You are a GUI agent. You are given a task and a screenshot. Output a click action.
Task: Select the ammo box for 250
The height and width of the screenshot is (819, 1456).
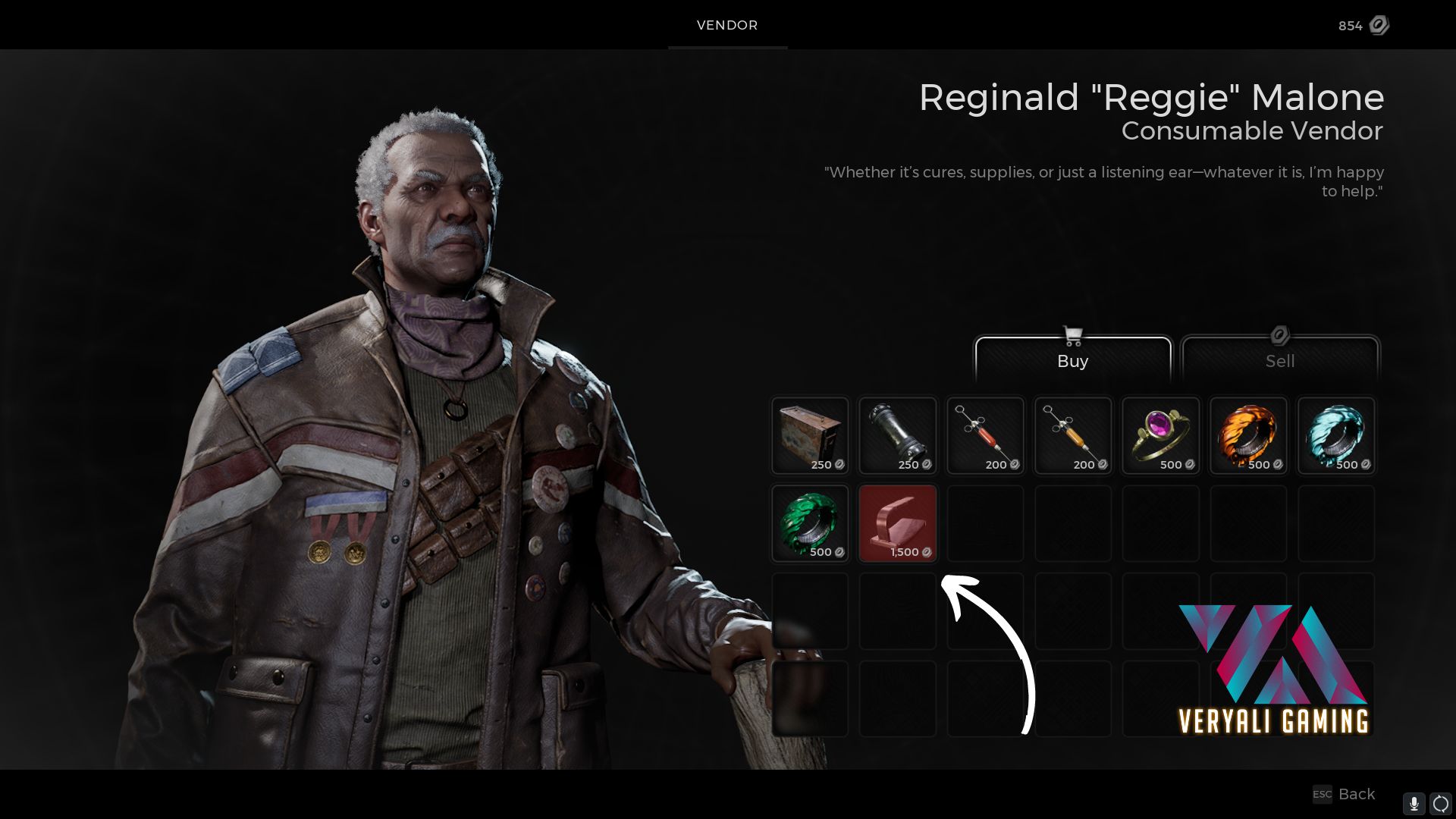(x=809, y=436)
